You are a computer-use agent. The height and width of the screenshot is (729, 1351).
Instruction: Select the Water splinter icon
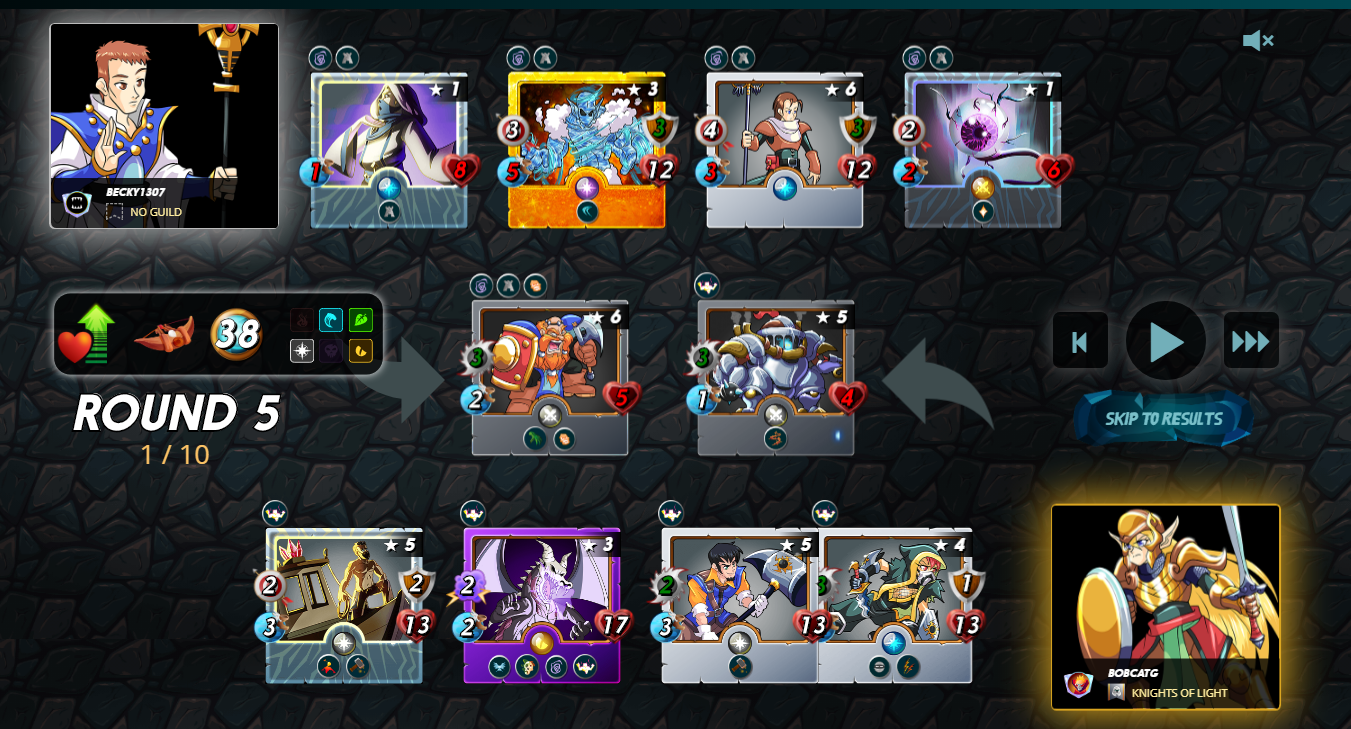pyautogui.click(x=332, y=319)
